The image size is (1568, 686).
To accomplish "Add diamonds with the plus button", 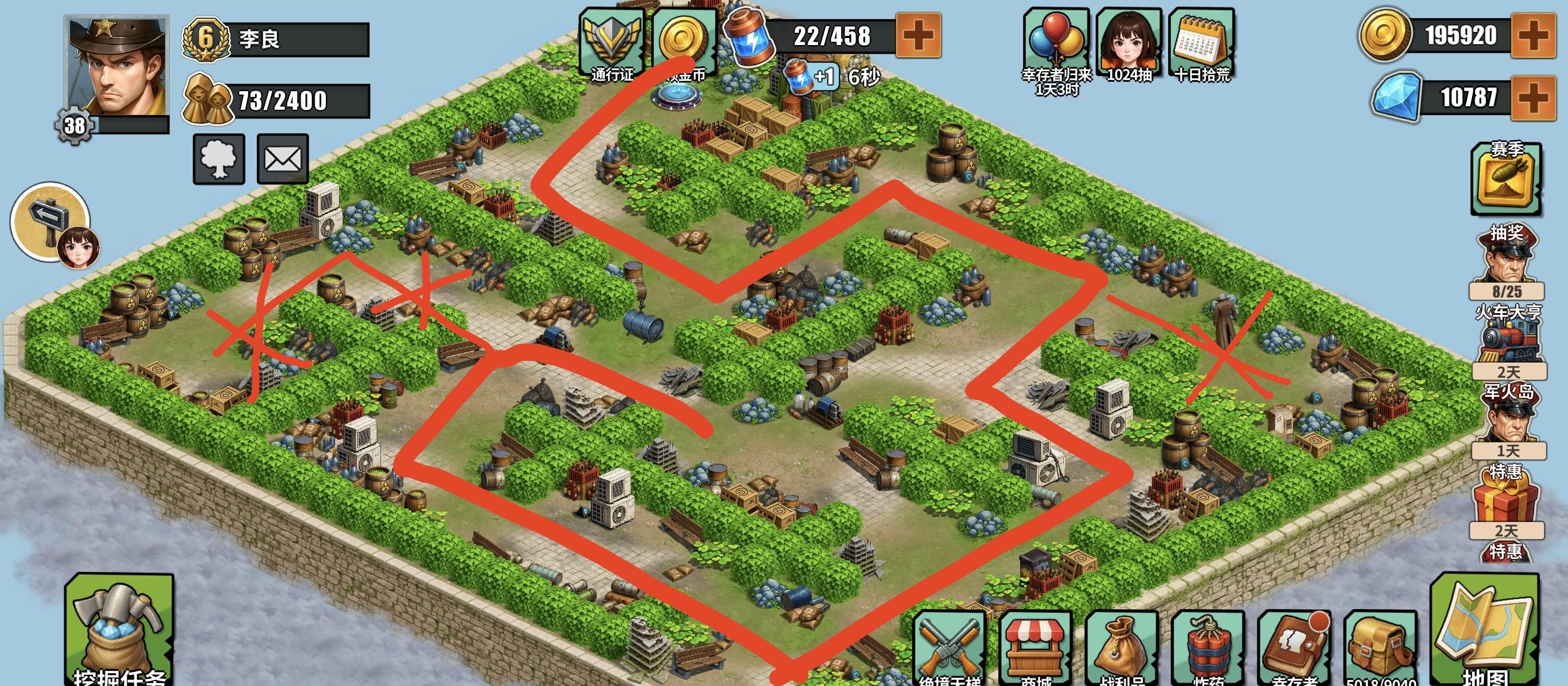I will coord(1533,98).
